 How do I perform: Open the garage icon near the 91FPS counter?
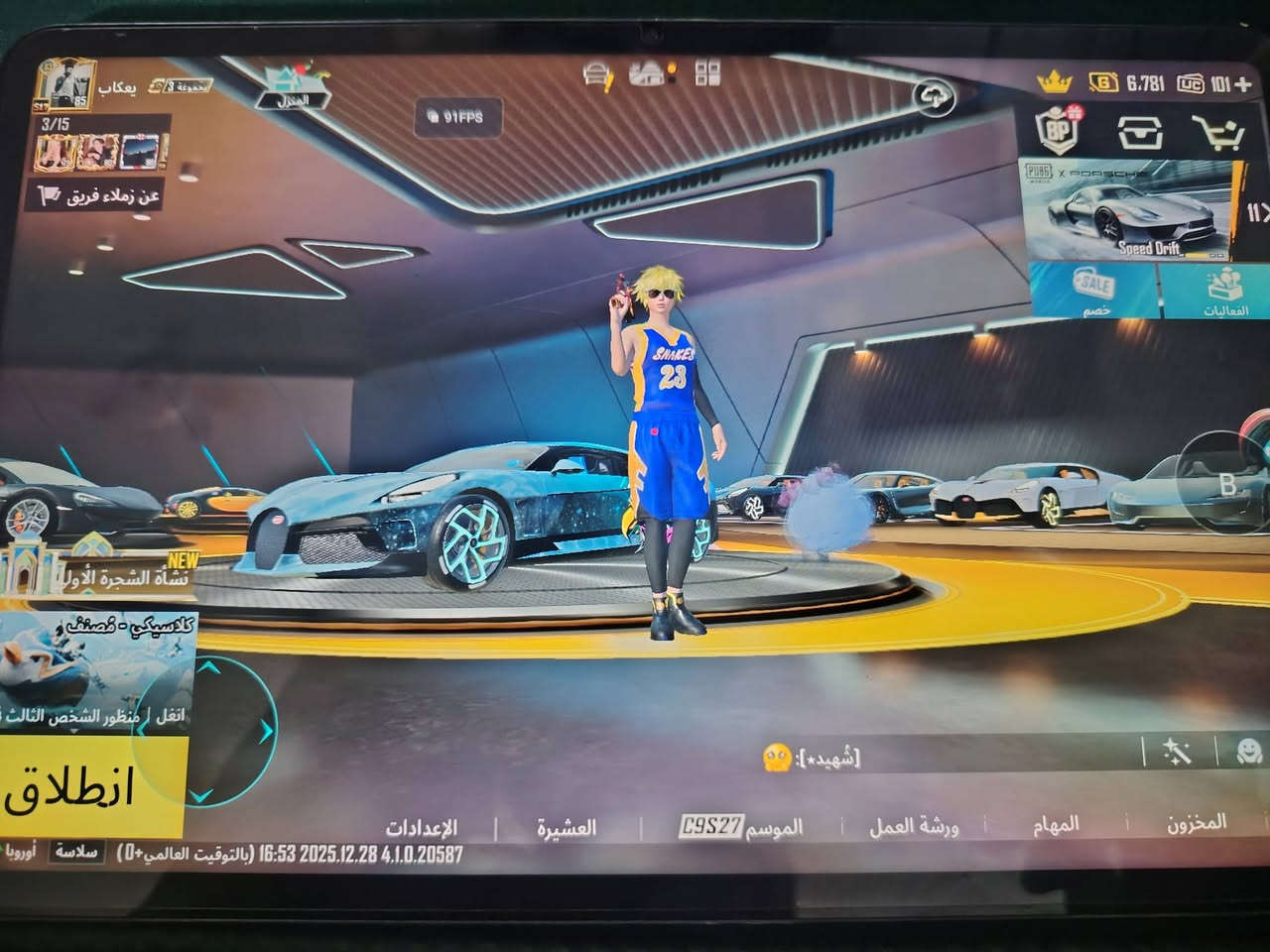point(596,73)
